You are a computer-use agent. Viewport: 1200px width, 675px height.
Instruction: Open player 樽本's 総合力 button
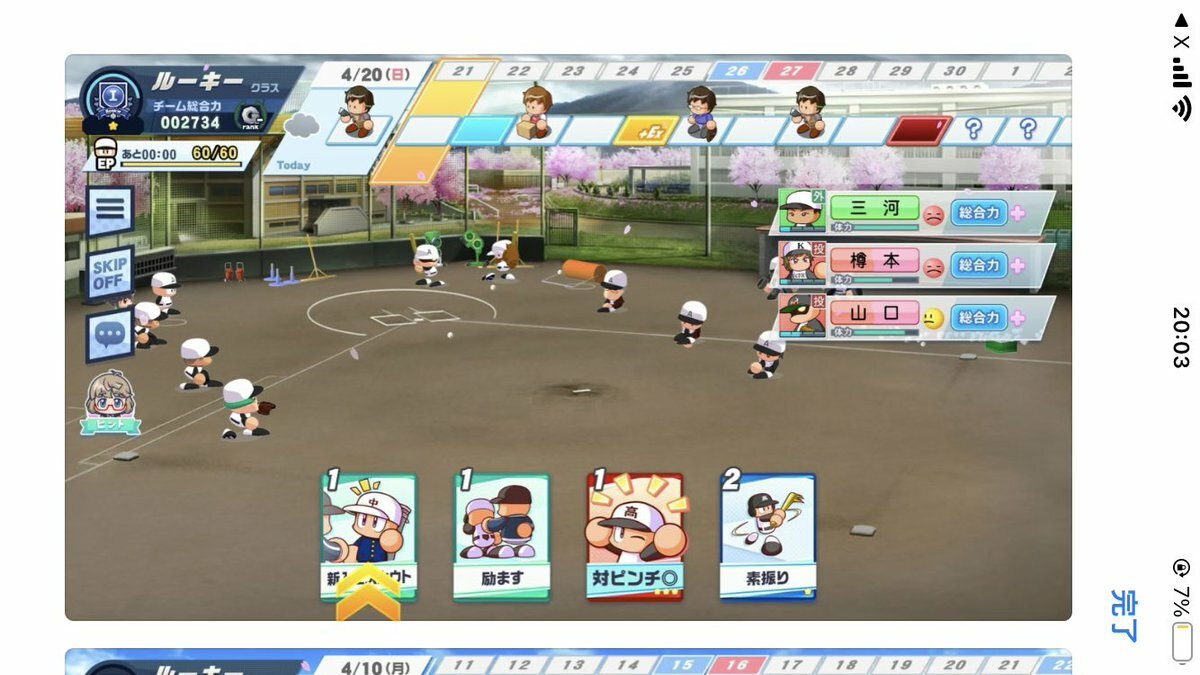point(978,265)
